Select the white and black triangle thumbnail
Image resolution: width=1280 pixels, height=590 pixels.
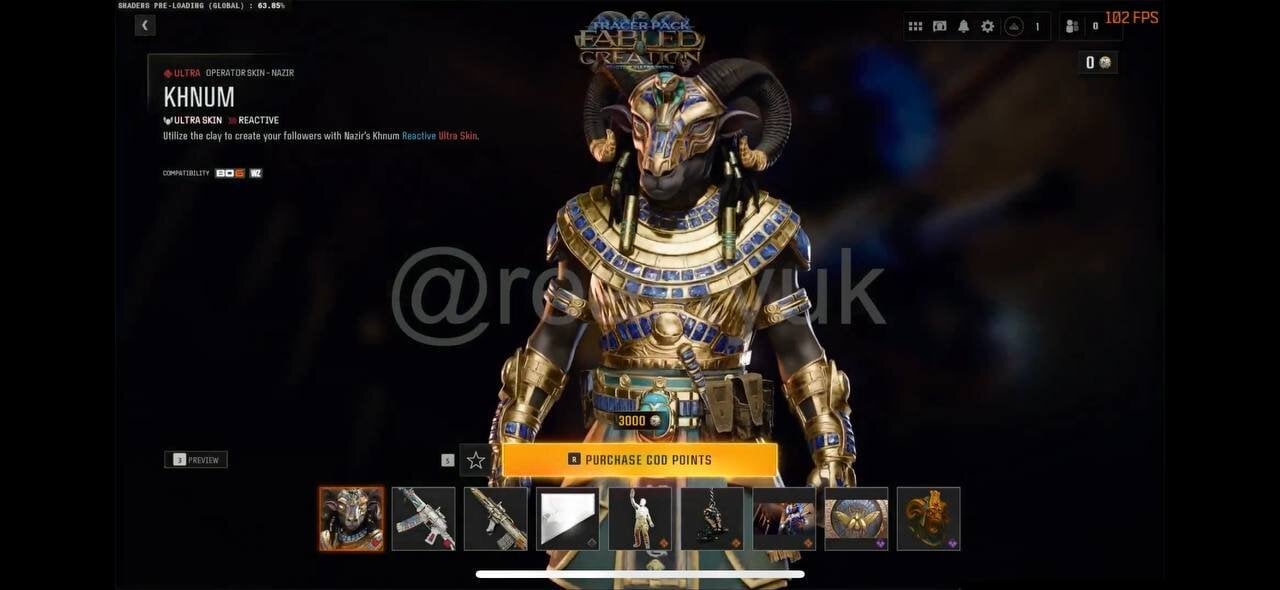coord(567,519)
